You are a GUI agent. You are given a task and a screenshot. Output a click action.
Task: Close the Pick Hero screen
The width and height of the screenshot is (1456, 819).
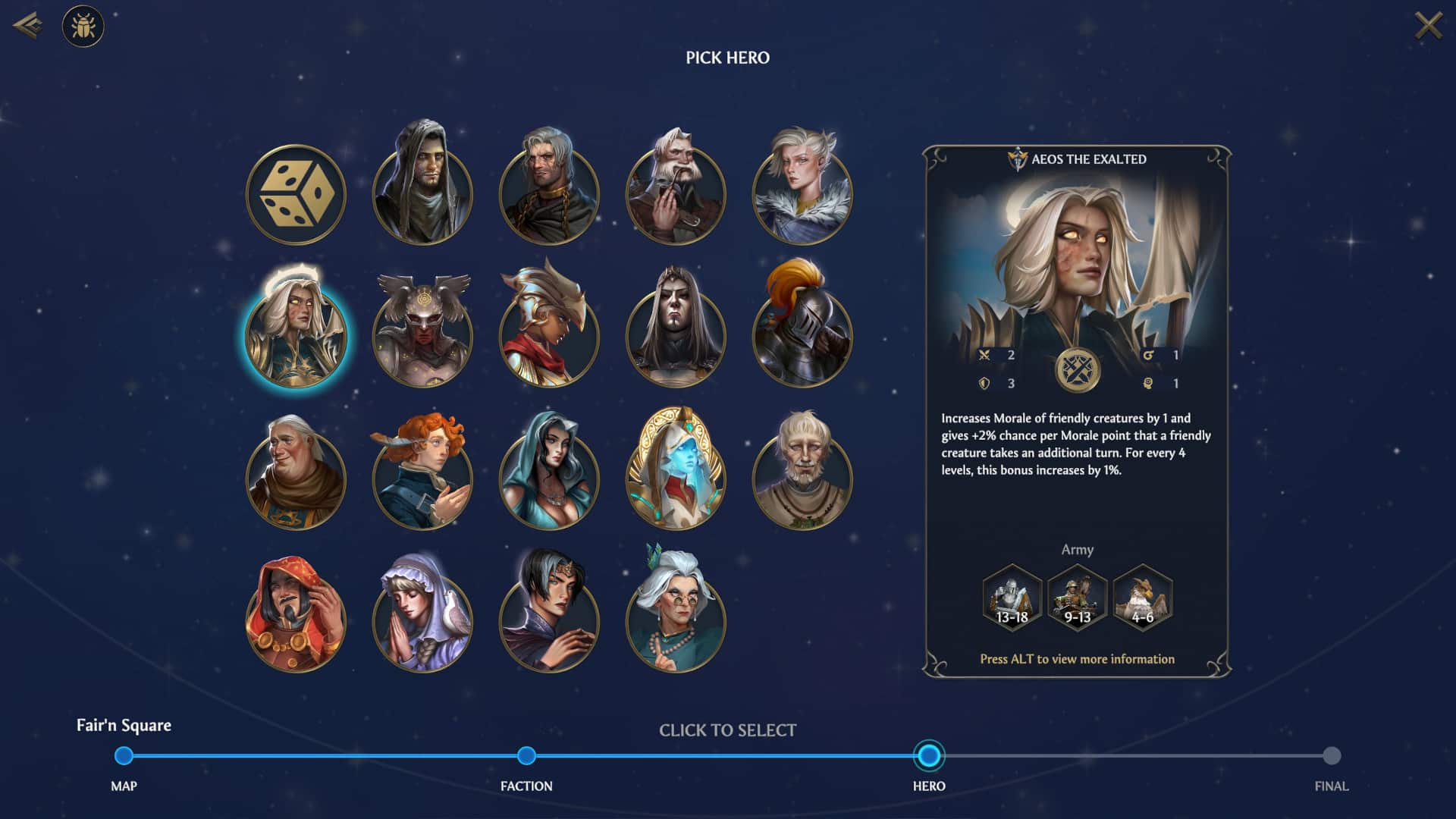coord(1429,25)
